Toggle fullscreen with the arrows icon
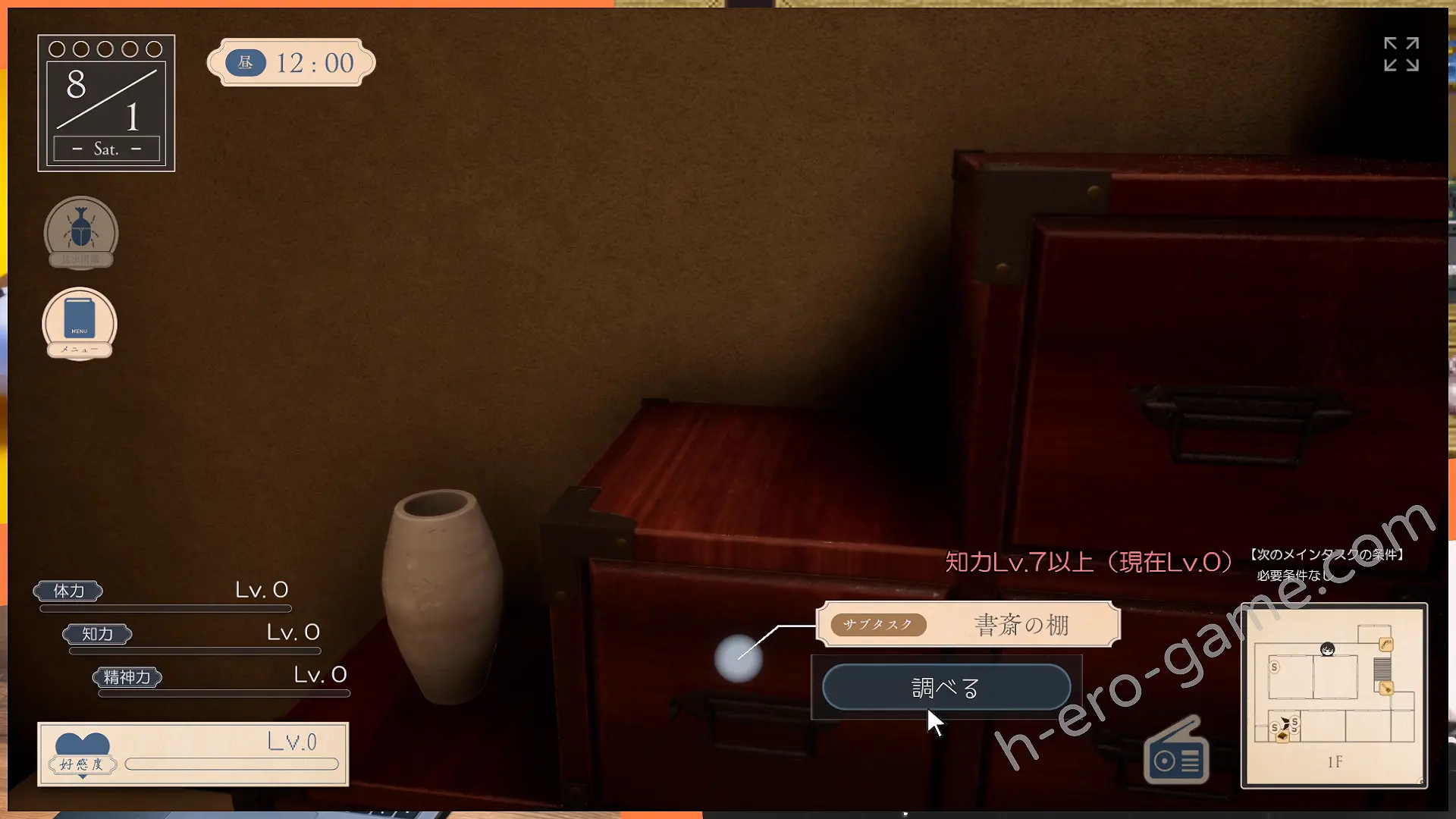This screenshot has width=1456, height=819. tap(1401, 55)
